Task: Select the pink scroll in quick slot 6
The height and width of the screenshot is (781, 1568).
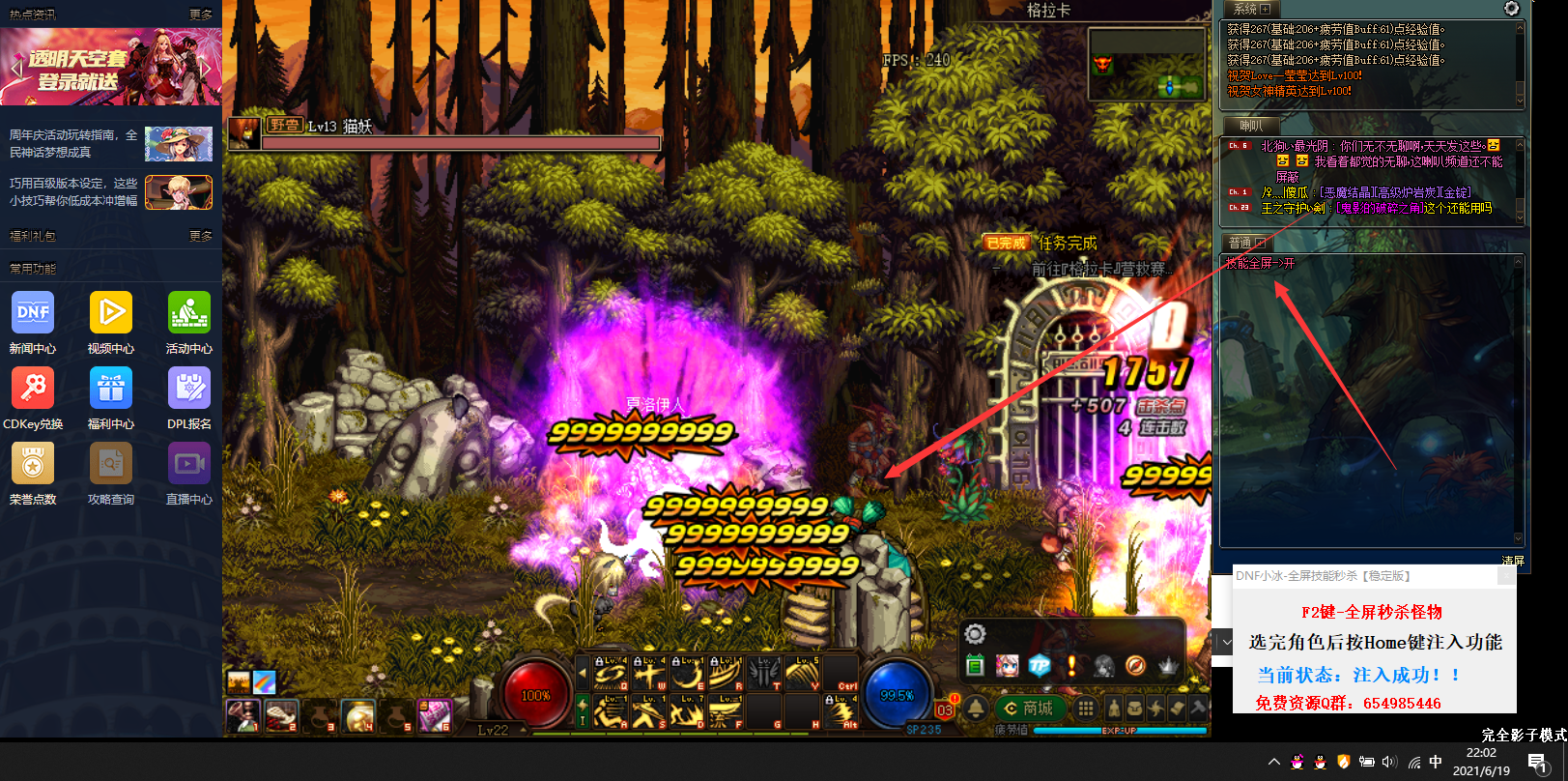Action: pyautogui.click(x=435, y=716)
